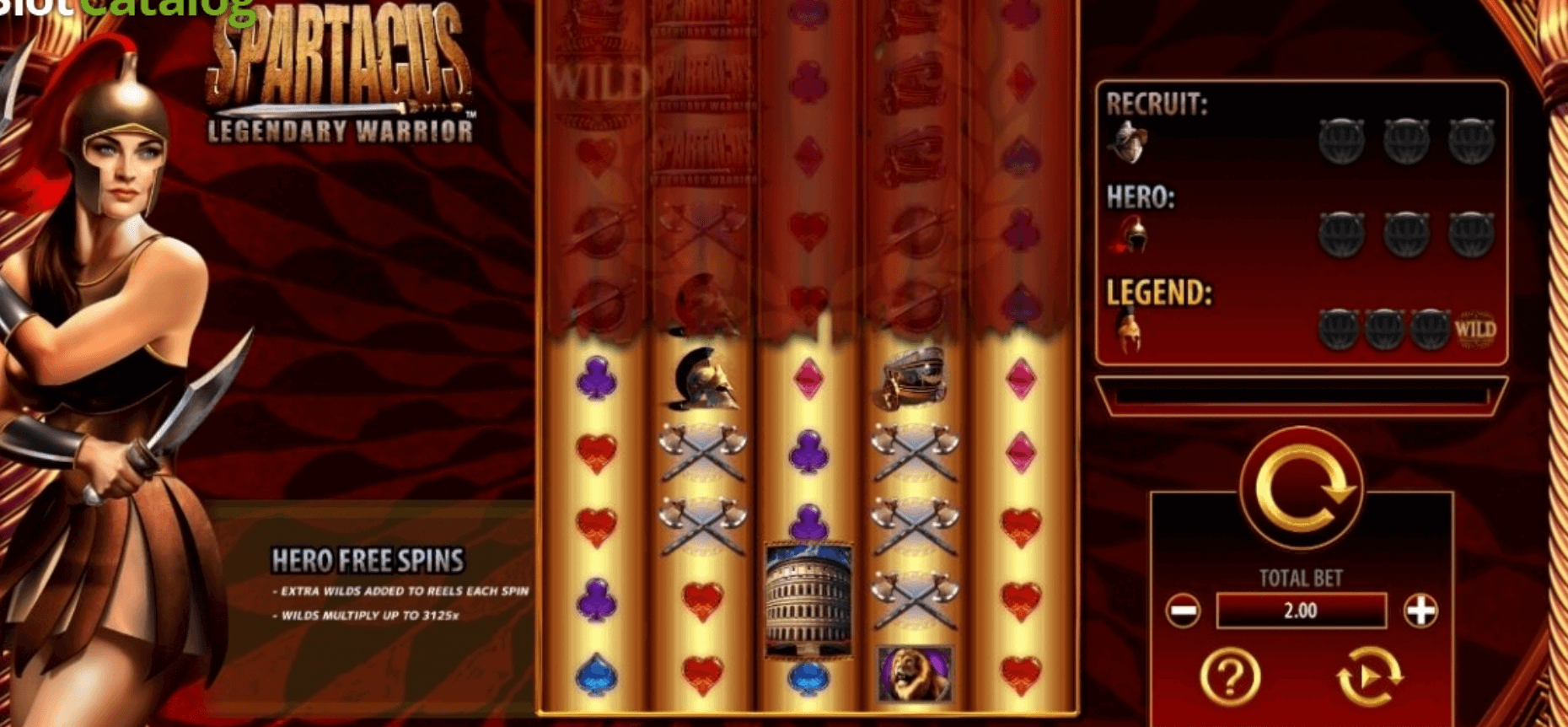Open the help question mark button
Image resolution: width=1568 pixels, height=727 pixels.
pos(1230,676)
